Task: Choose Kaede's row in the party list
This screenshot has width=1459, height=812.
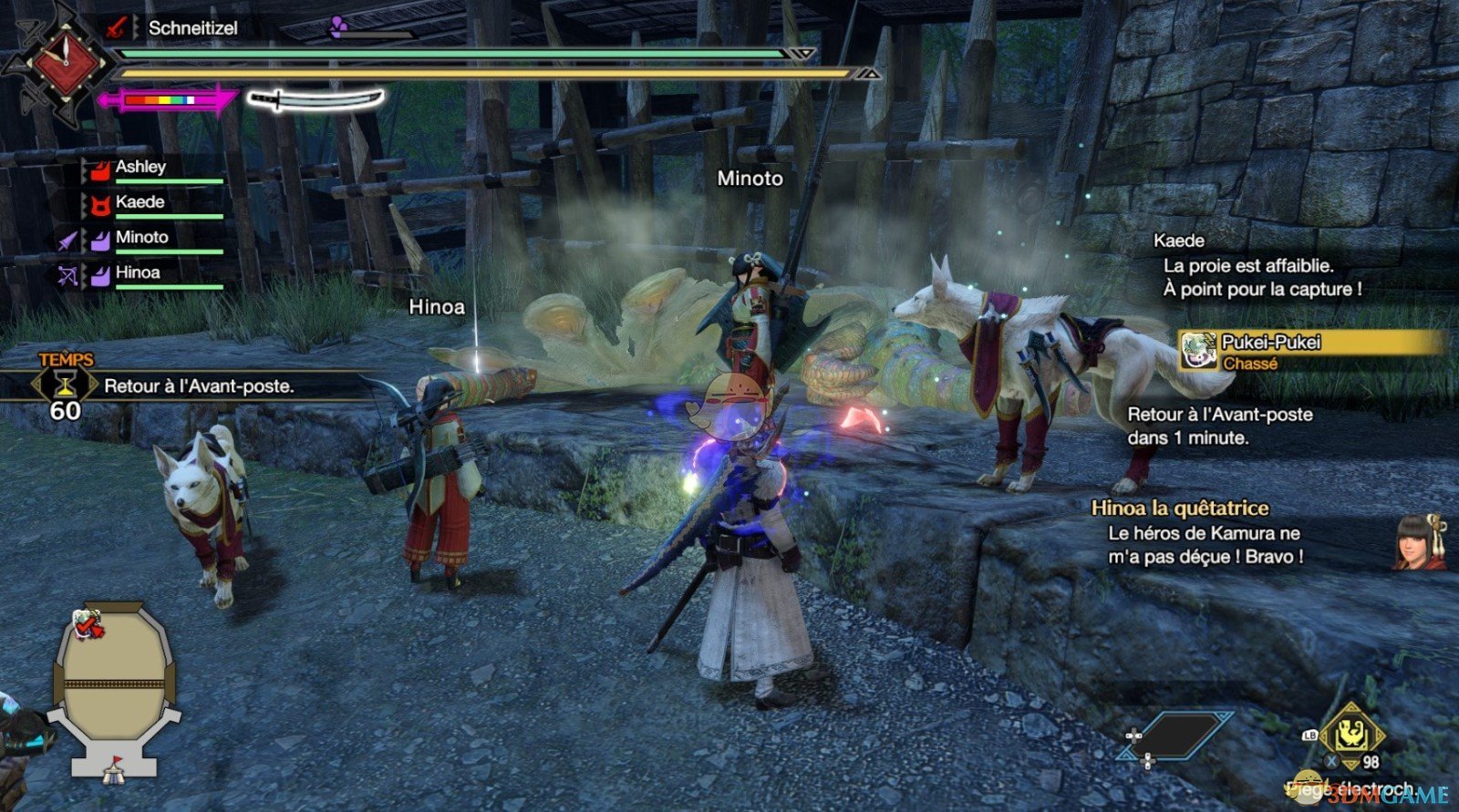Action: [140, 202]
